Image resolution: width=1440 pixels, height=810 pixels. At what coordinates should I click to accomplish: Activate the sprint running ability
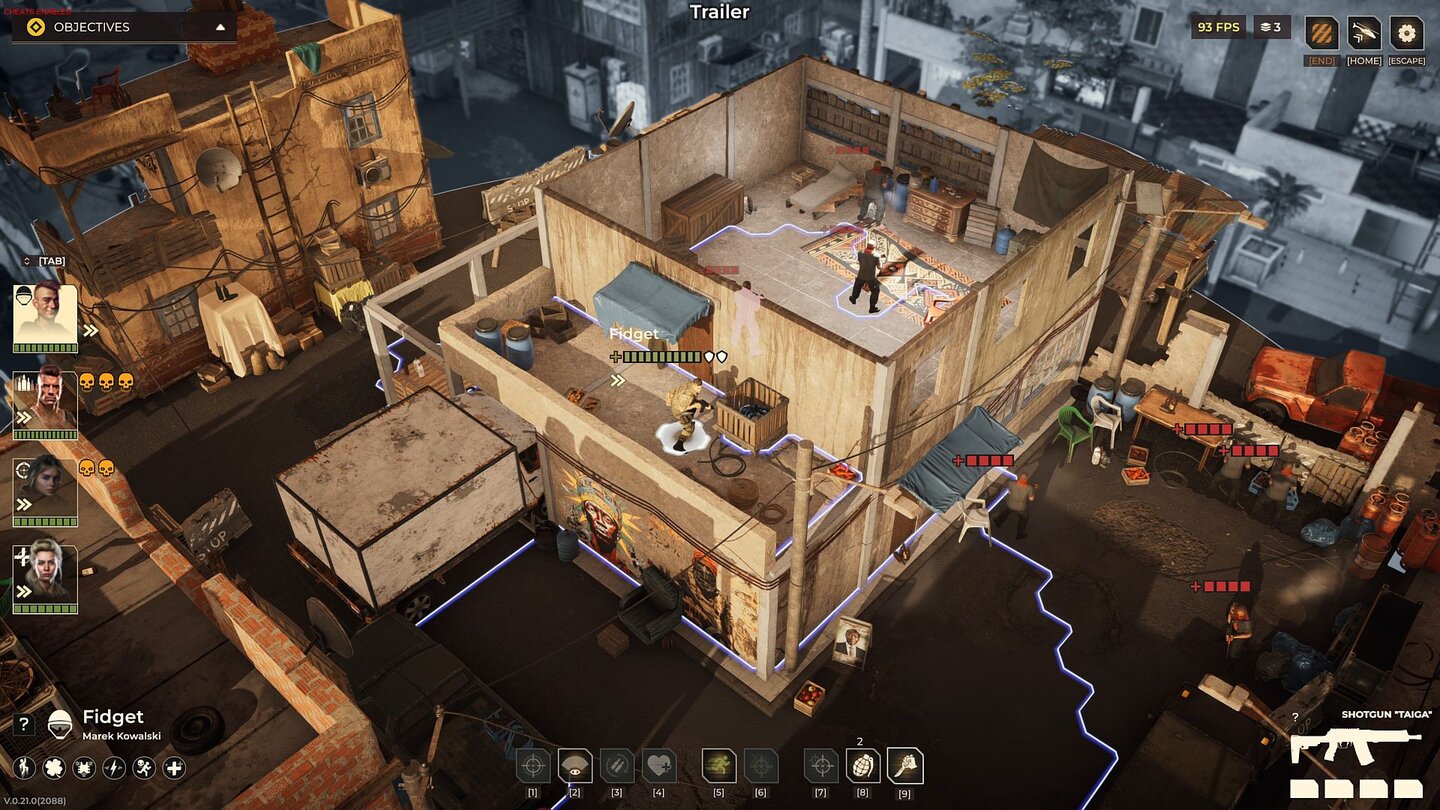719,766
